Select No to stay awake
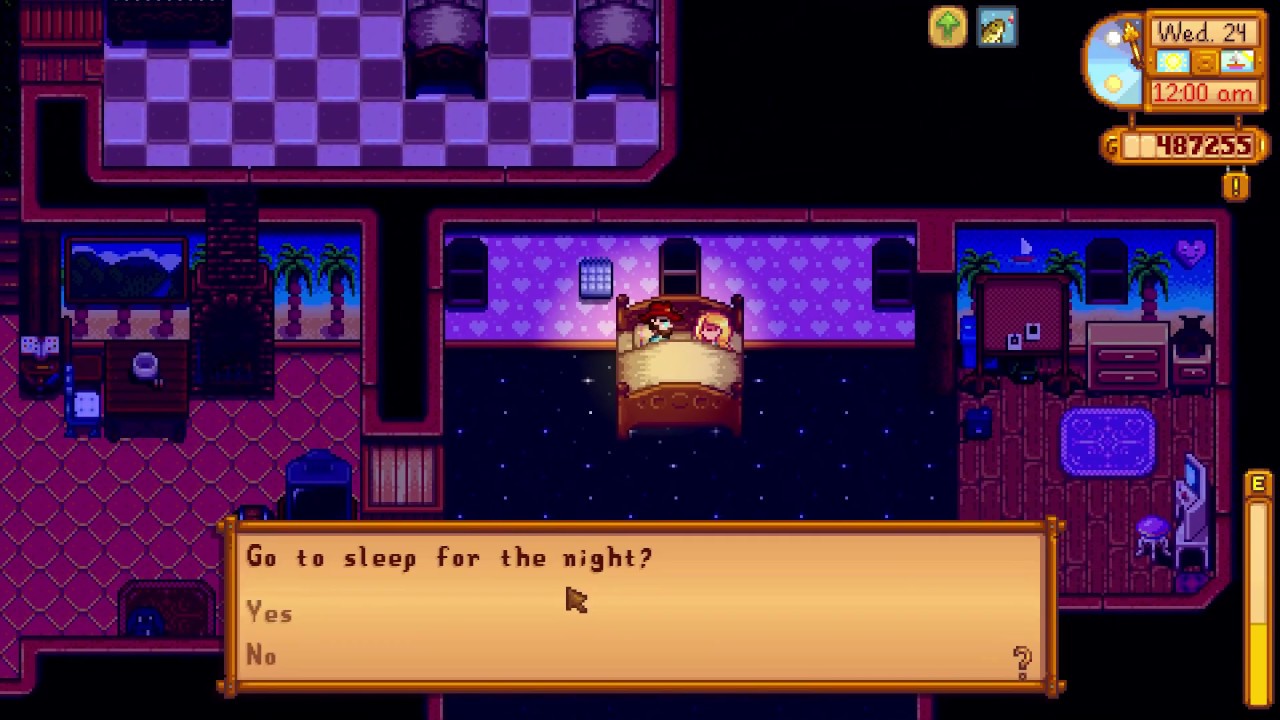Image resolution: width=1280 pixels, height=720 pixels. click(262, 655)
